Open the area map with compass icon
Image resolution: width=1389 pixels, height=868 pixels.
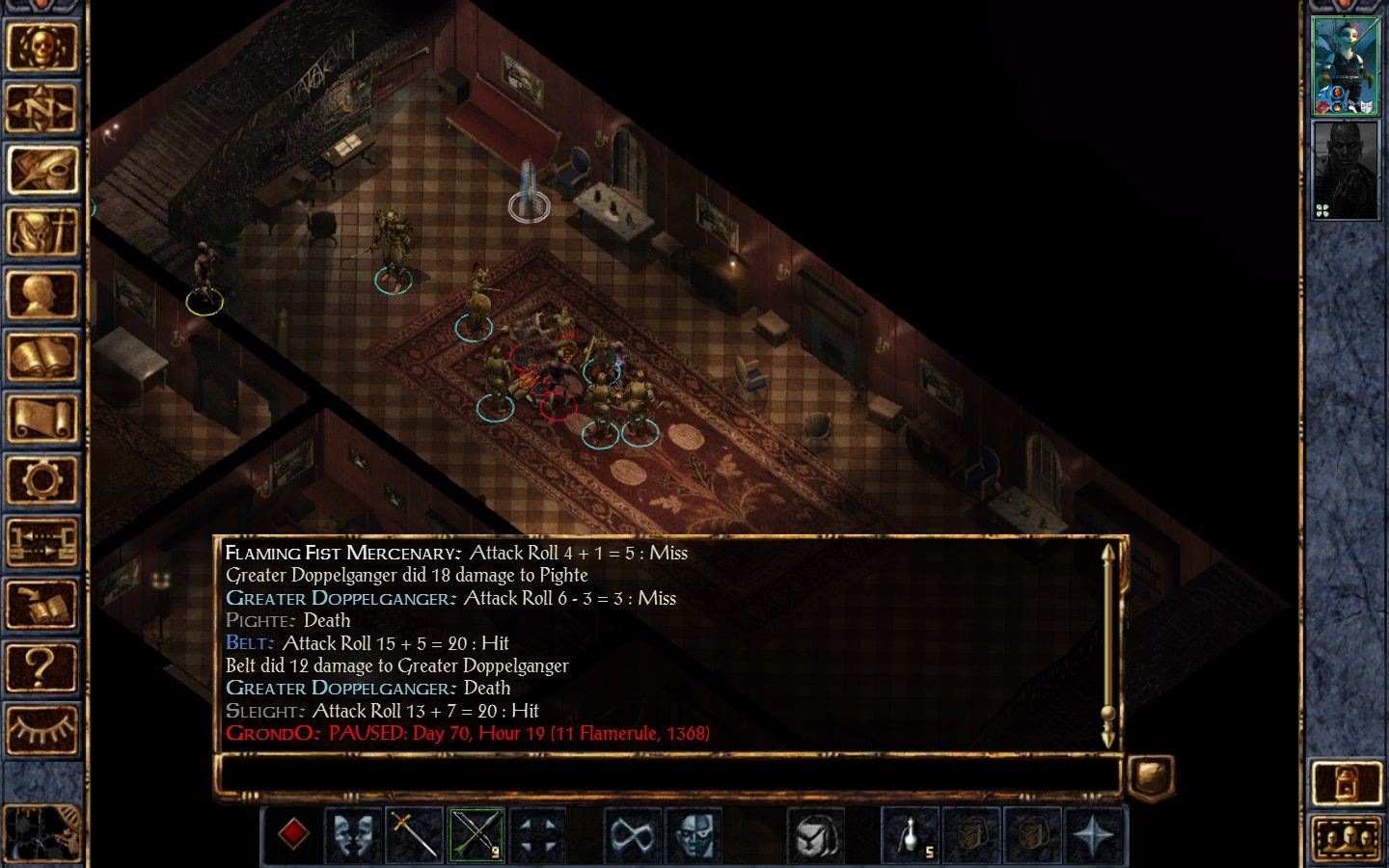41,107
